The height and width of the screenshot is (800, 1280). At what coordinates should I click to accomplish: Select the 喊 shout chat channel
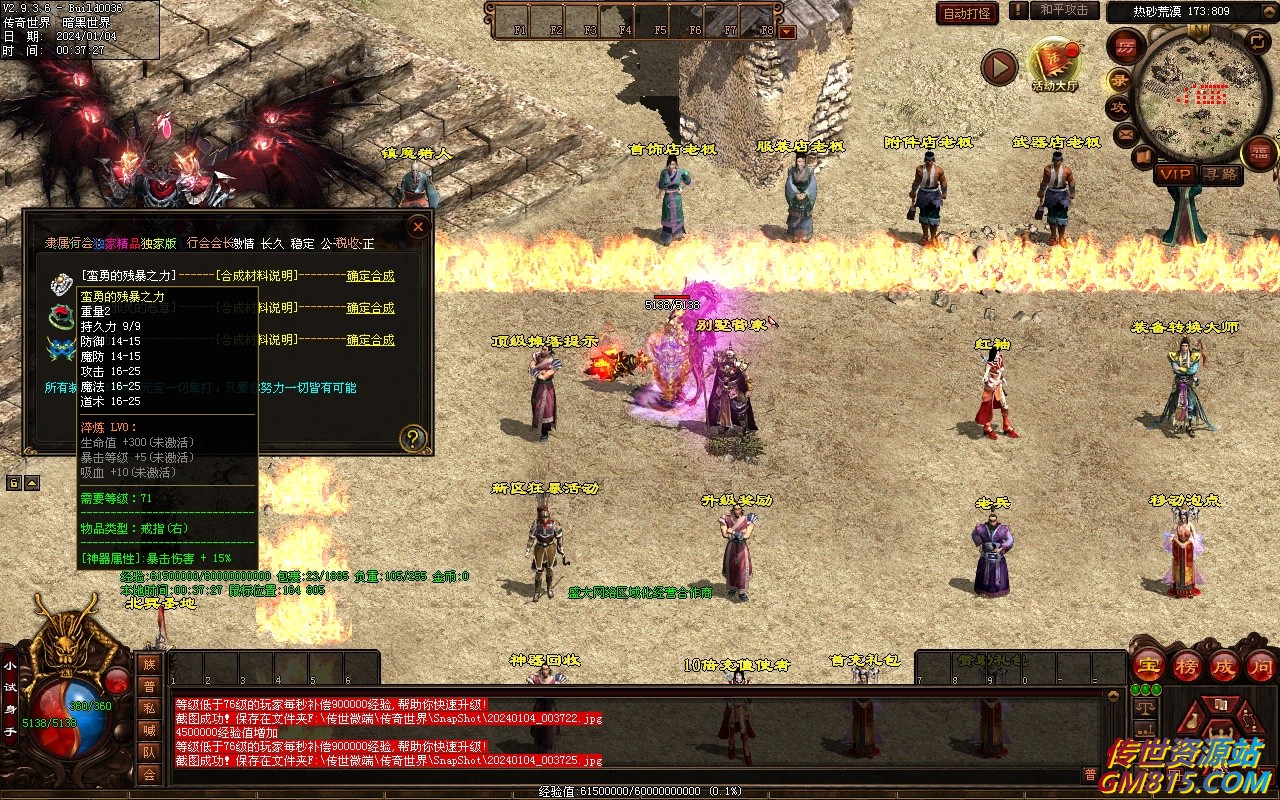coord(149,730)
